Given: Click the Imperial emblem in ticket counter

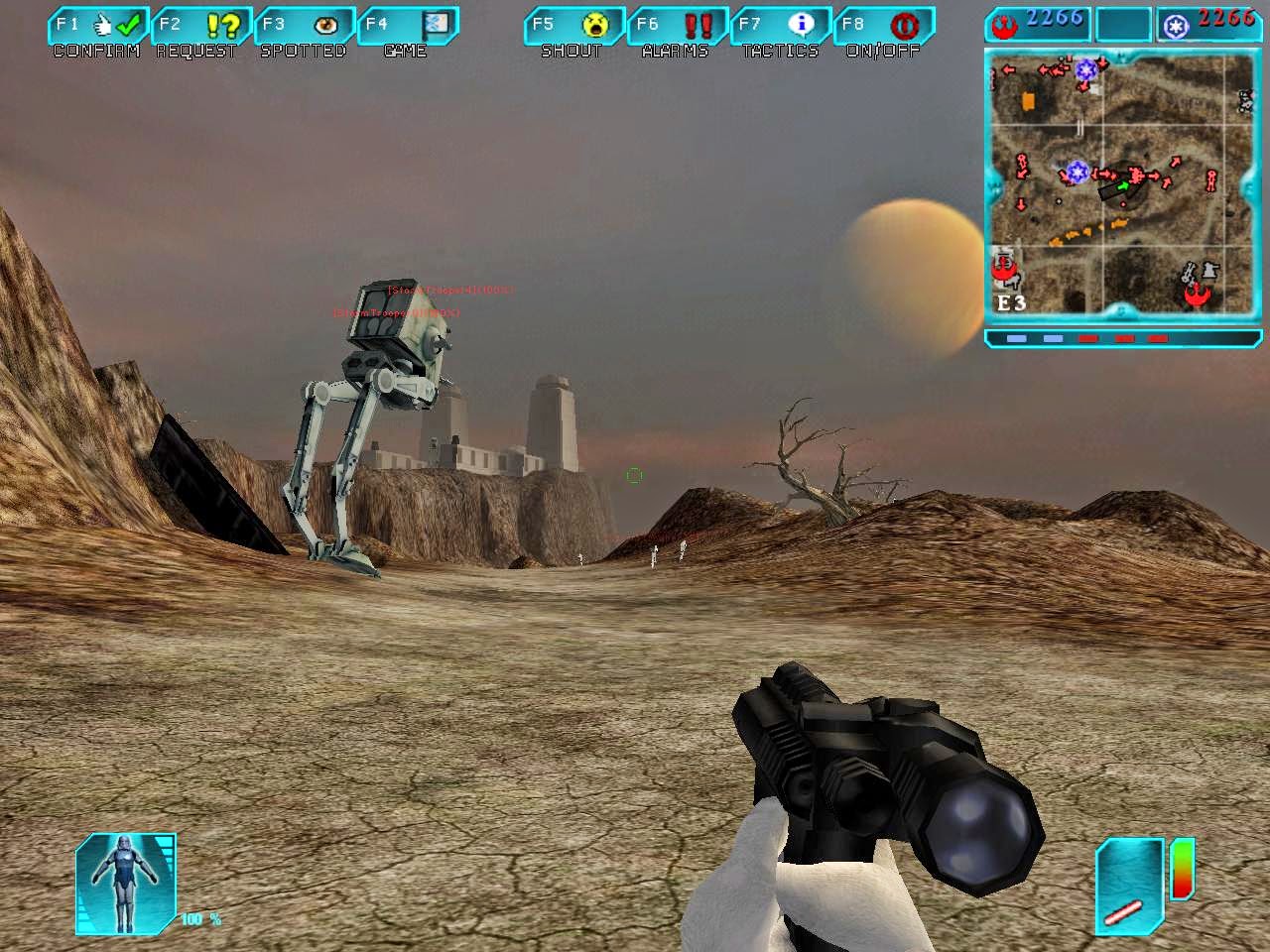Looking at the screenshot, I should point(1176,23).
